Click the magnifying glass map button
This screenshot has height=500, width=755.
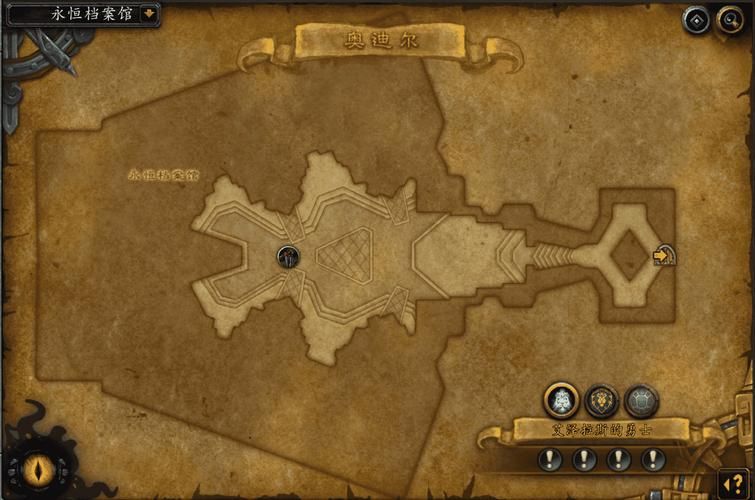729,19
